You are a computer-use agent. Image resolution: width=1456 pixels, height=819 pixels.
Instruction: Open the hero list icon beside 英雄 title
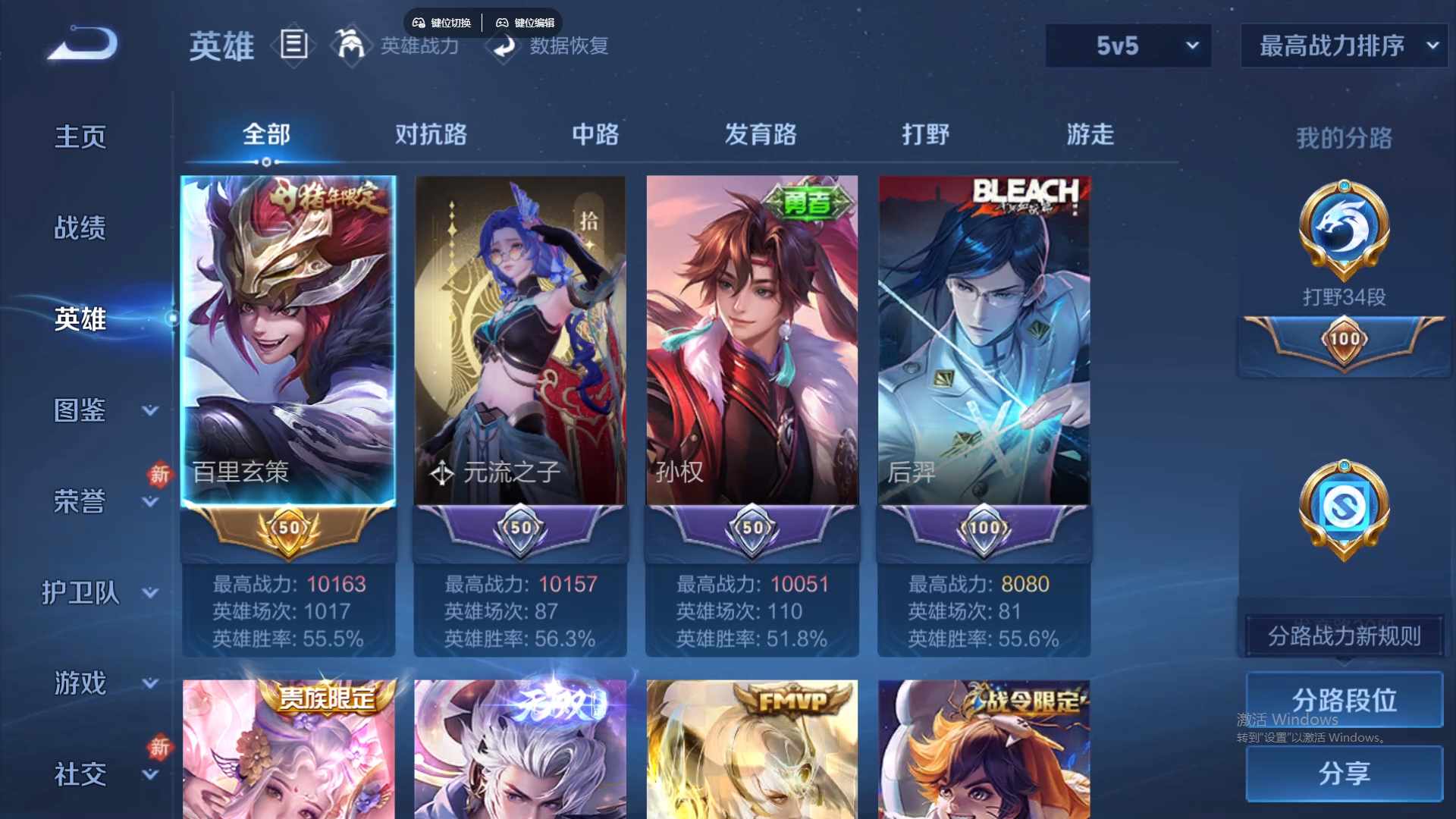(x=294, y=45)
